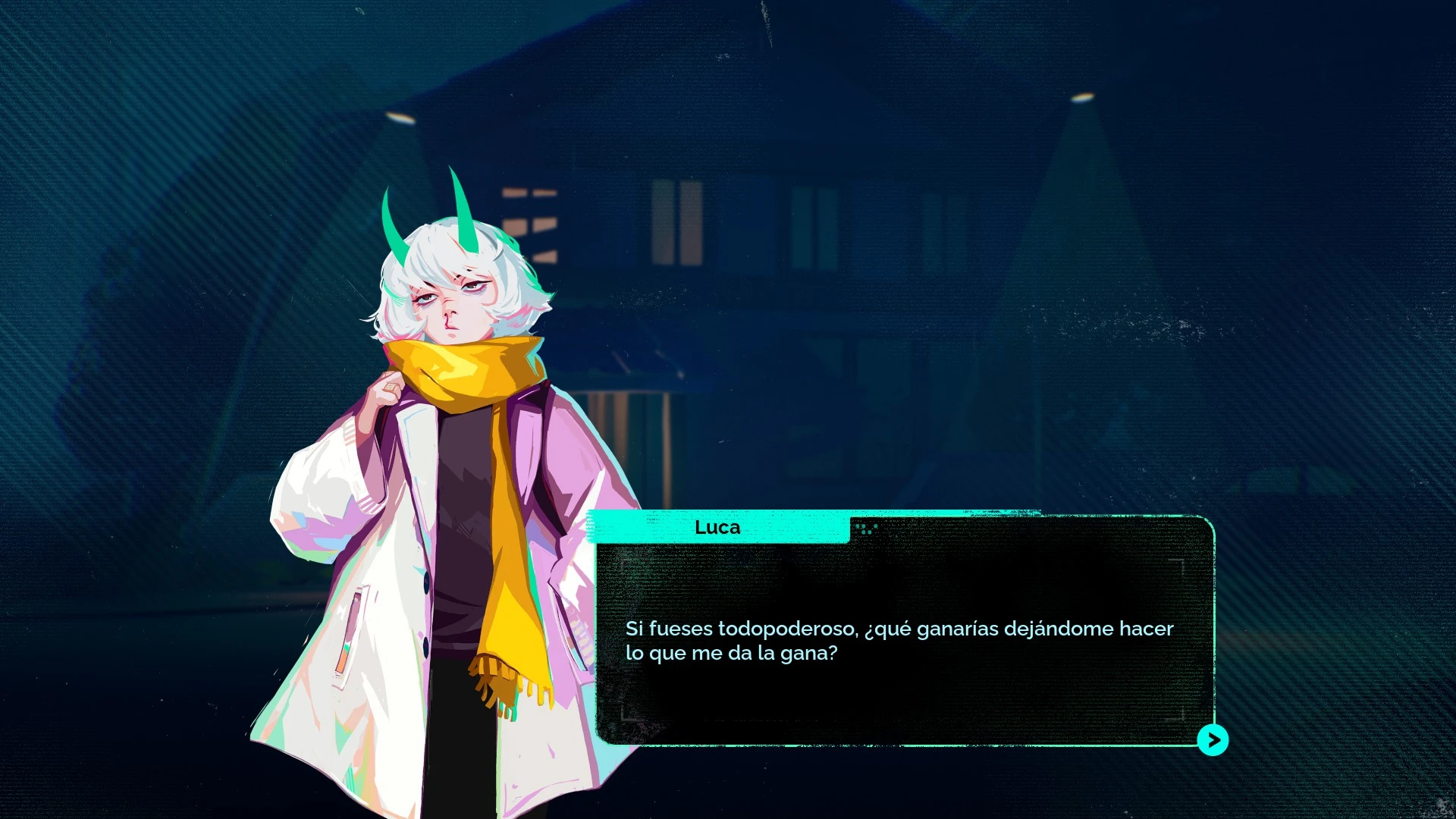Advance the dialogue with the cyan arrow button
This screenshot has width=1456, height=819.
pos(1213,739)
